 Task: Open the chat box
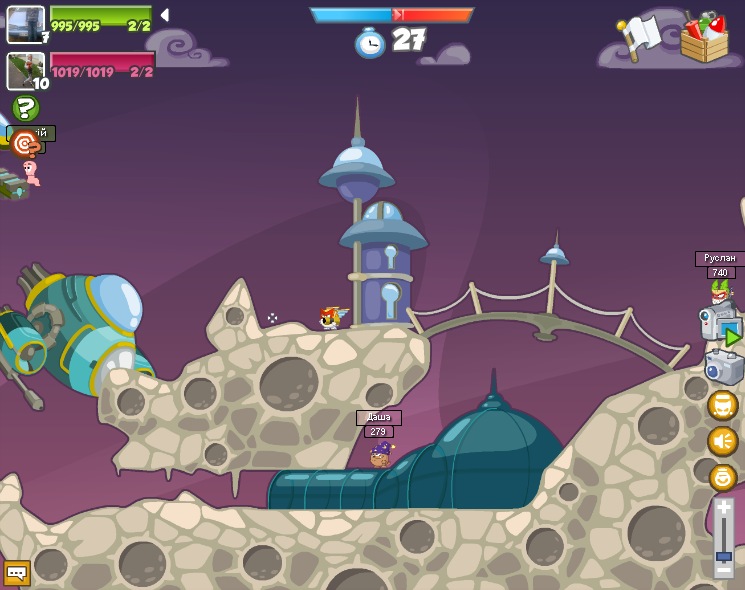pos(17,573)
